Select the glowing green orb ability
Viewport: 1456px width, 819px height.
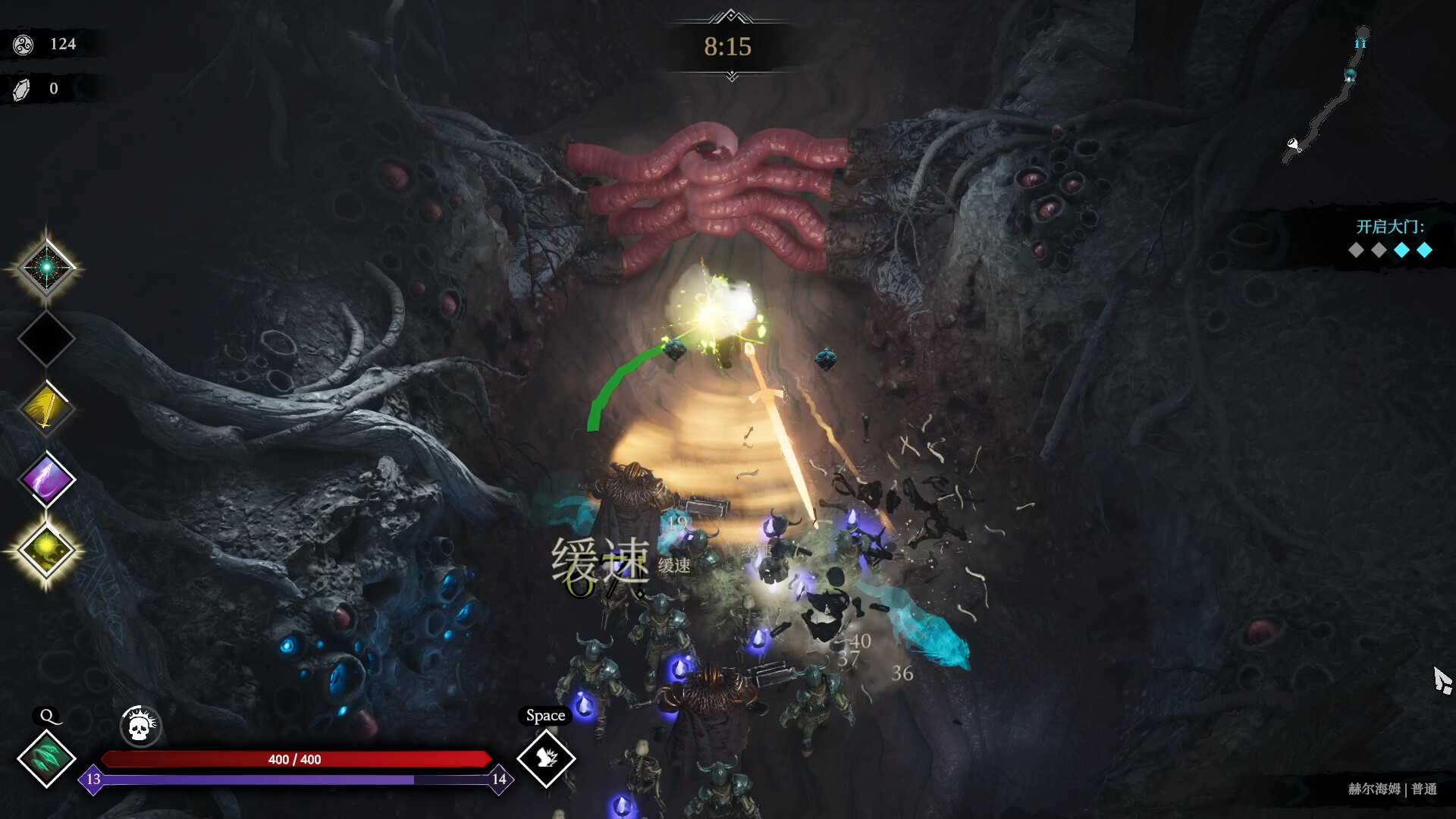(46, 550)
